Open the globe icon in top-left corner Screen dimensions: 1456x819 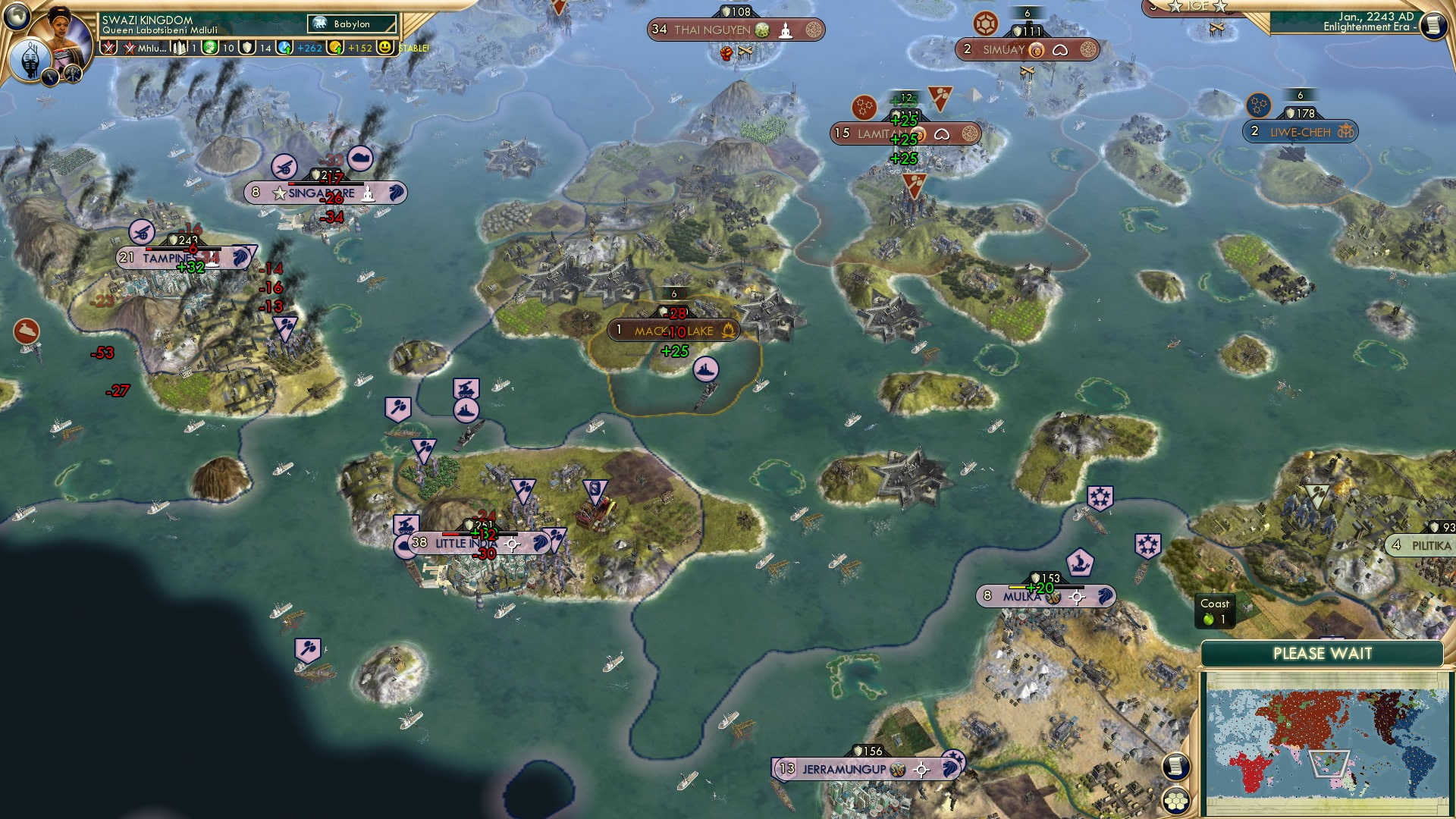pos(15,15)
